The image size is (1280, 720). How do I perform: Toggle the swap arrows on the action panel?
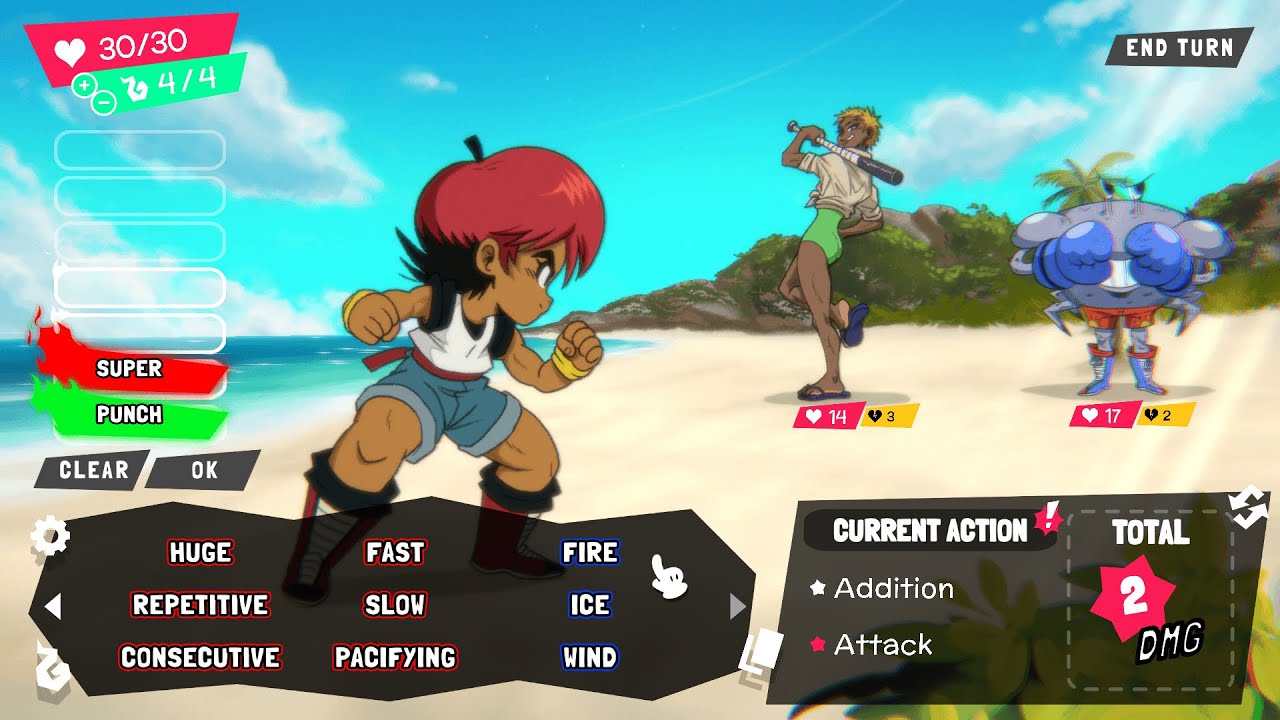click(x=1248, y=506)
